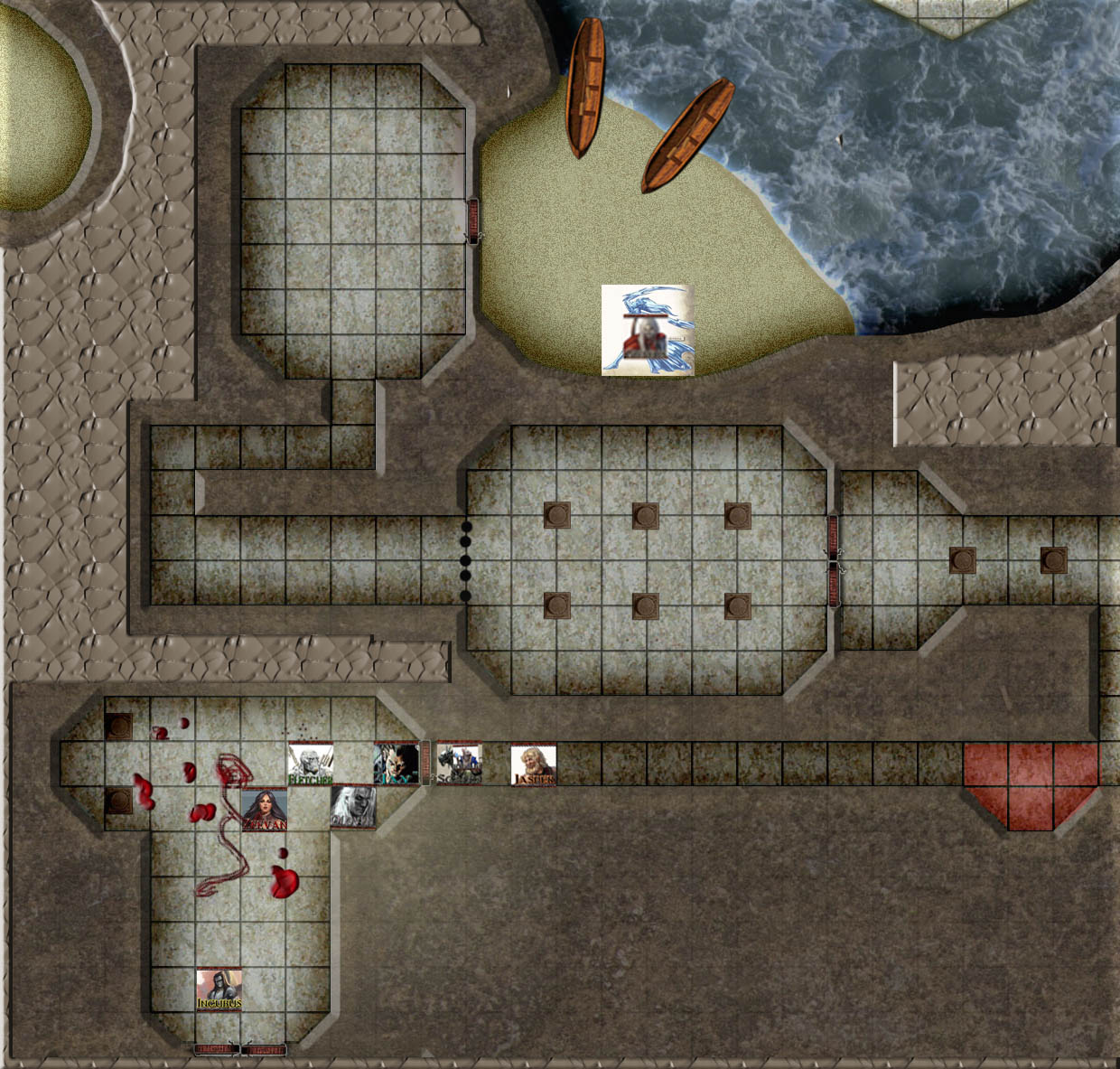Select the Zervan character token
Image resolution: width=1120 pixels, height=1069 pixels.
click(x=265, y=810)
